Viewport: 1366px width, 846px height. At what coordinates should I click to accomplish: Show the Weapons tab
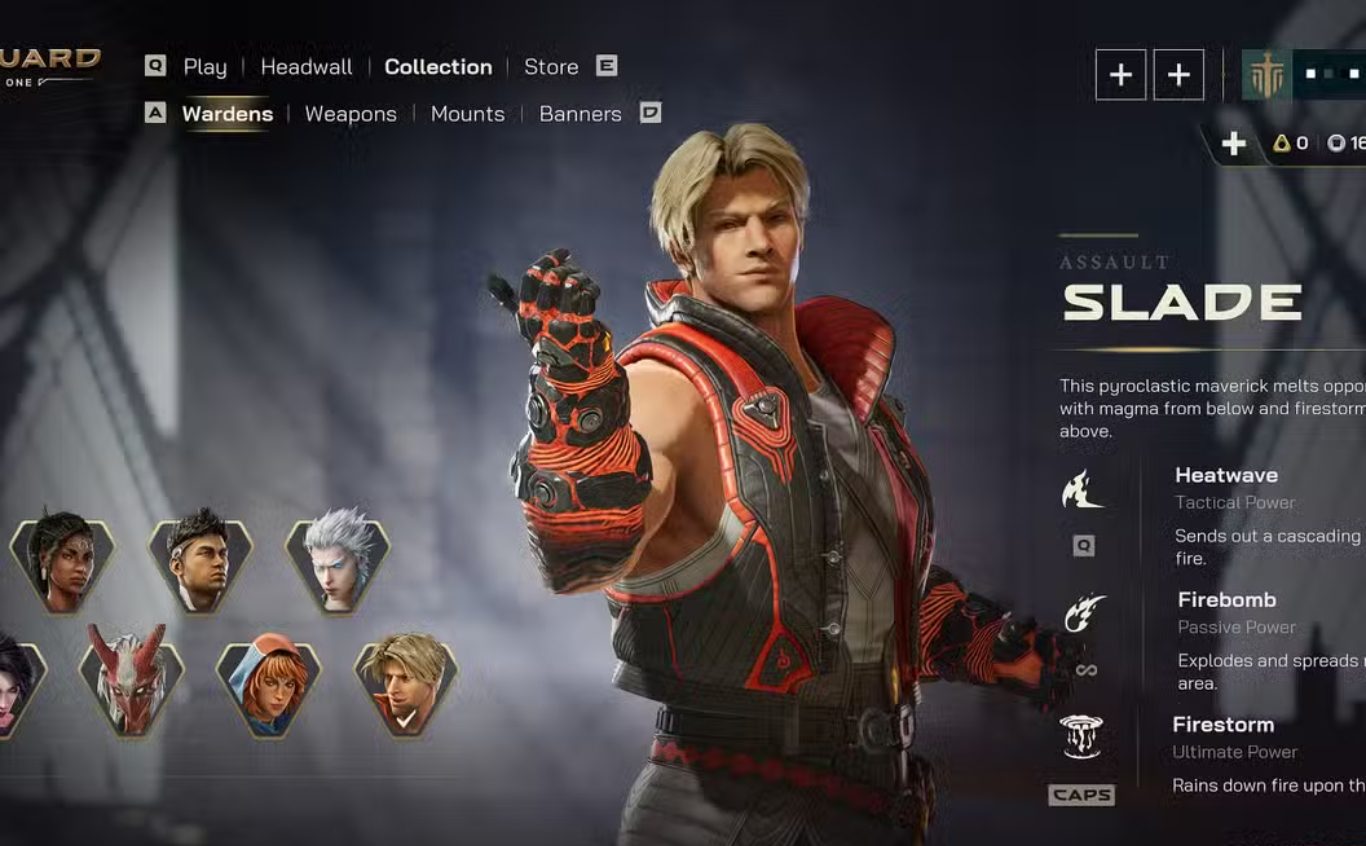tap(350, 114)
